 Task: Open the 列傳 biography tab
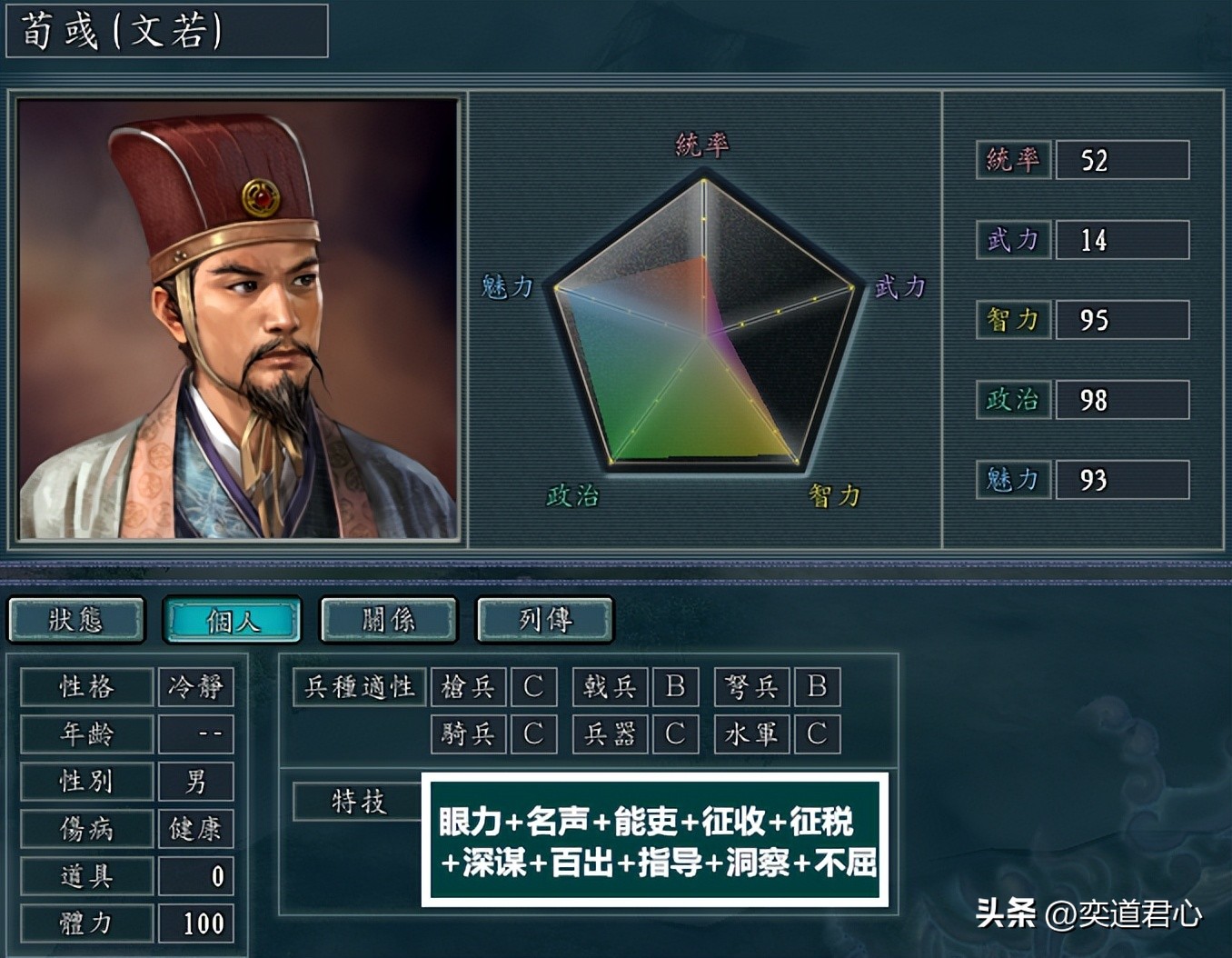tap(544, 619)
